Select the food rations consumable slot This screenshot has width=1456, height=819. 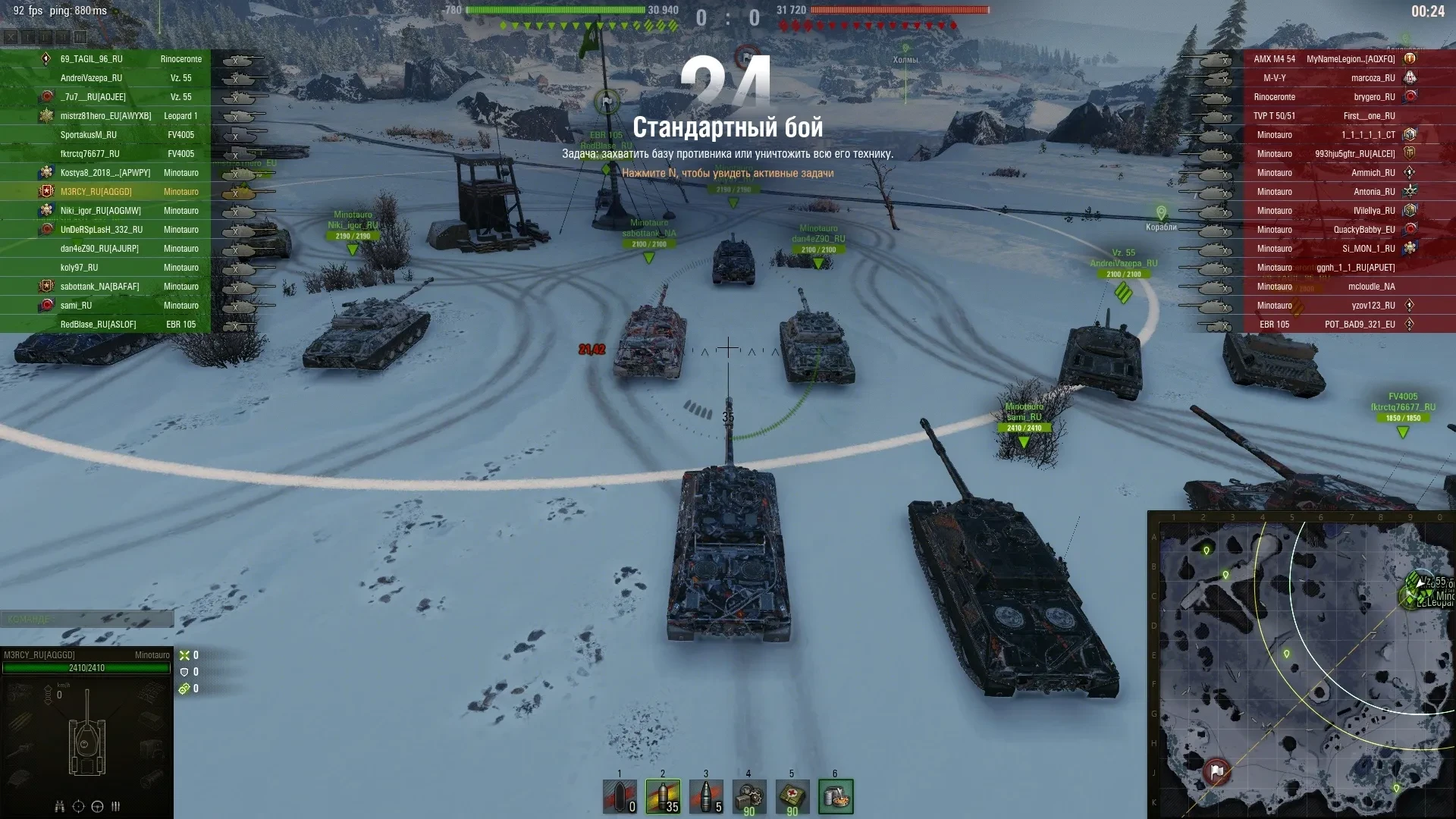point(835,796)
